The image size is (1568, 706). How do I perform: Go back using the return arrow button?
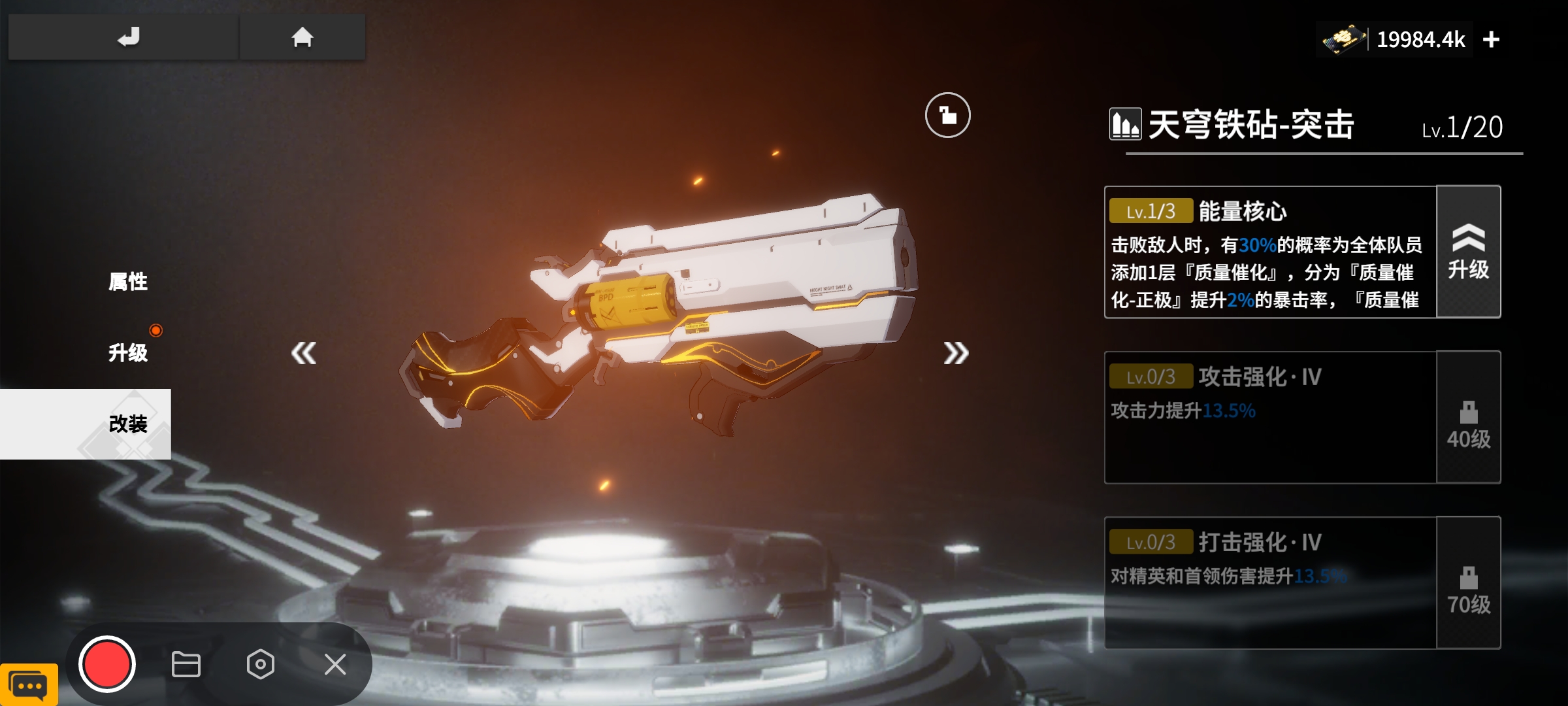point(128,37)
